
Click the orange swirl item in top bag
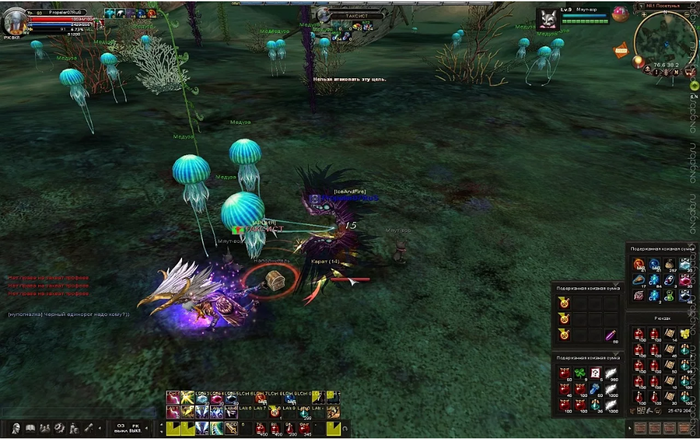pyautogui.click(x=637, y=265)
